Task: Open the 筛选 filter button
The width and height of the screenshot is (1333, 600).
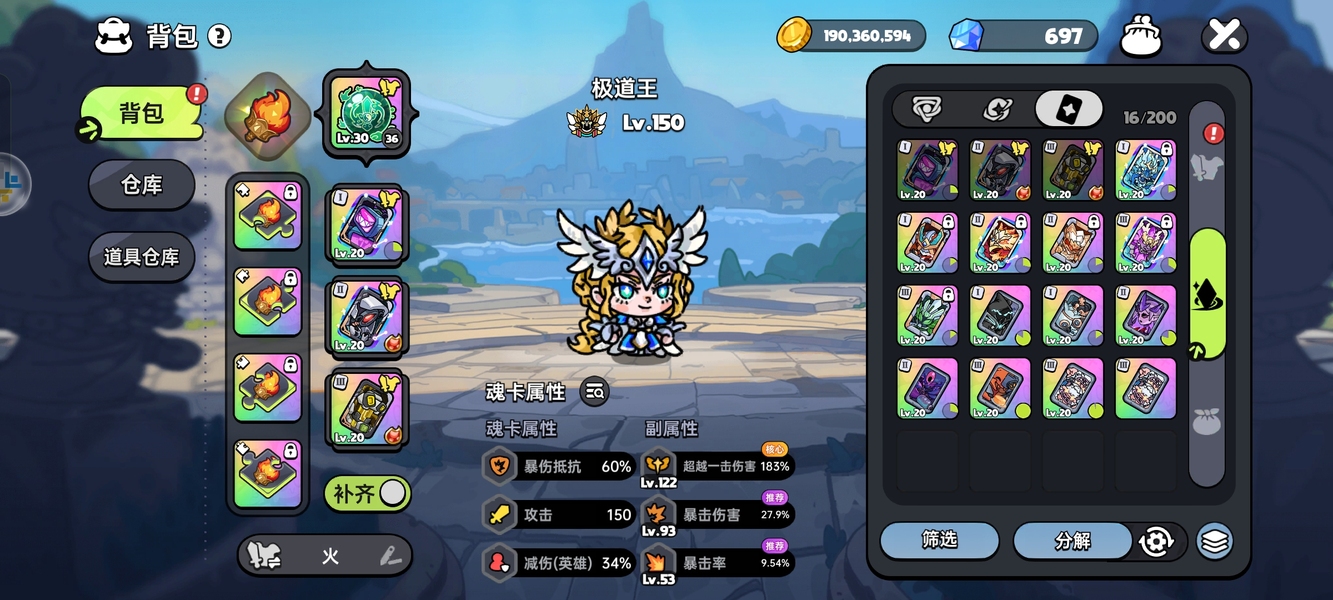Action: [939, 540]
